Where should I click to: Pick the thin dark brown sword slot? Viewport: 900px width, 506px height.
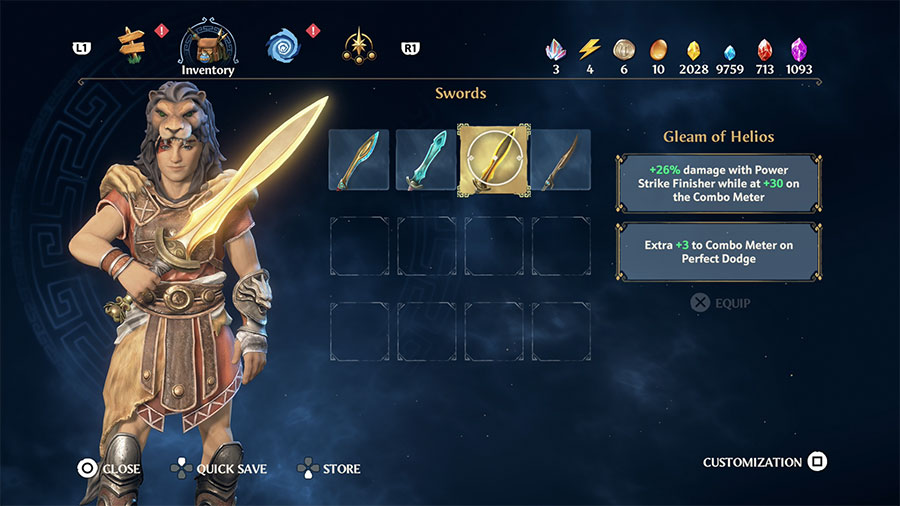click(561, 160)
